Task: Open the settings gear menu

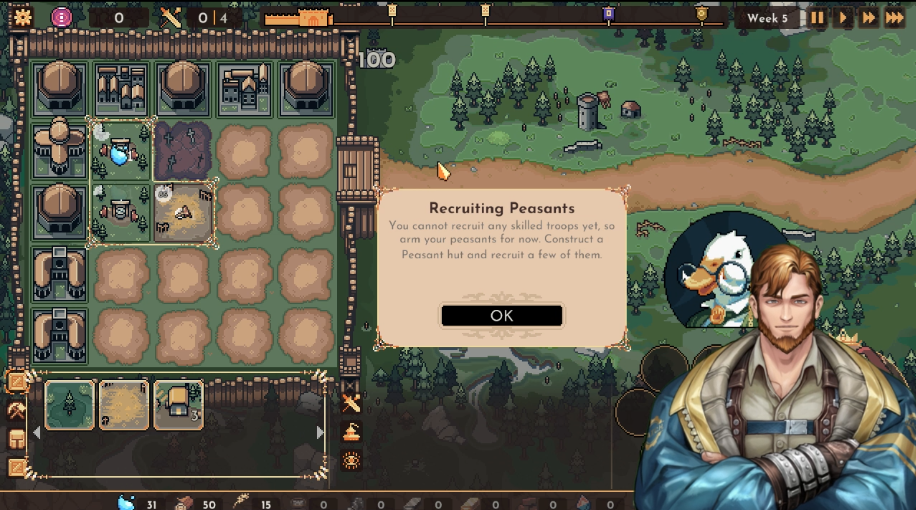Action: point(22,17)
